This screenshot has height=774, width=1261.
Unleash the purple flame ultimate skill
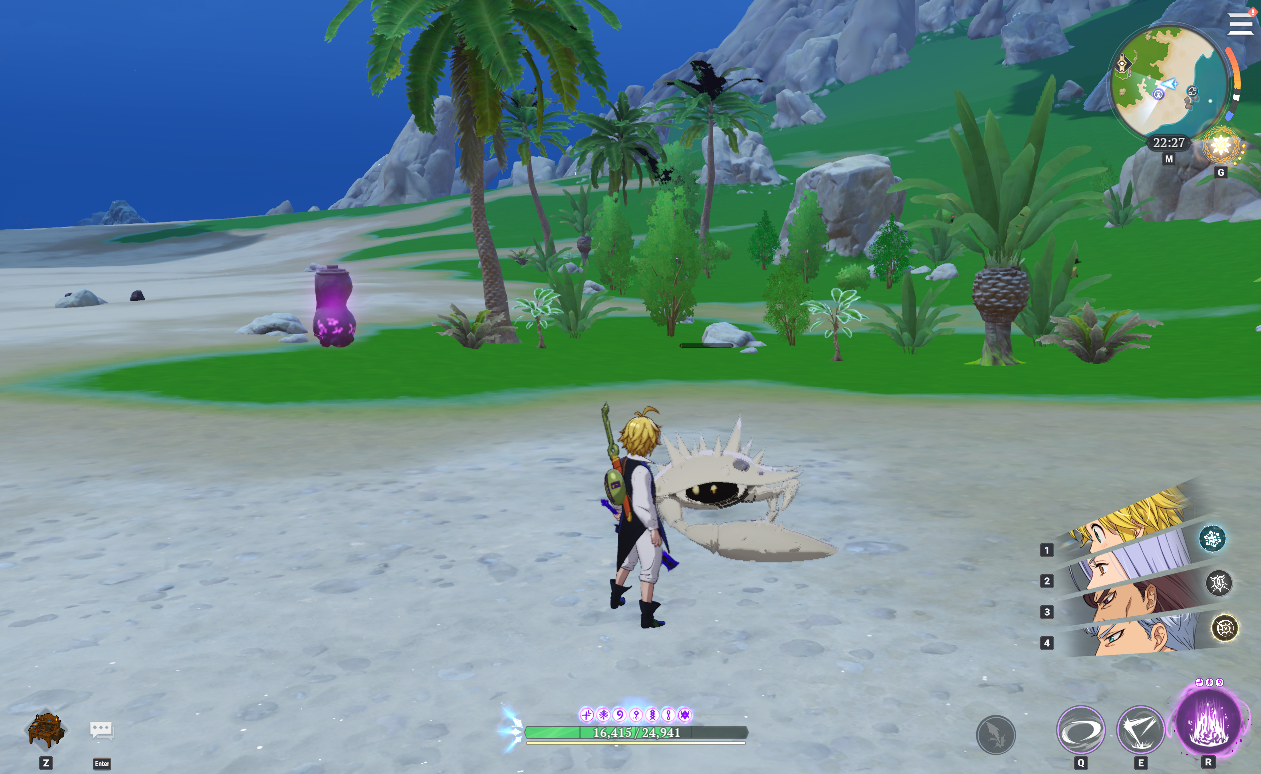coord(1208,720)
